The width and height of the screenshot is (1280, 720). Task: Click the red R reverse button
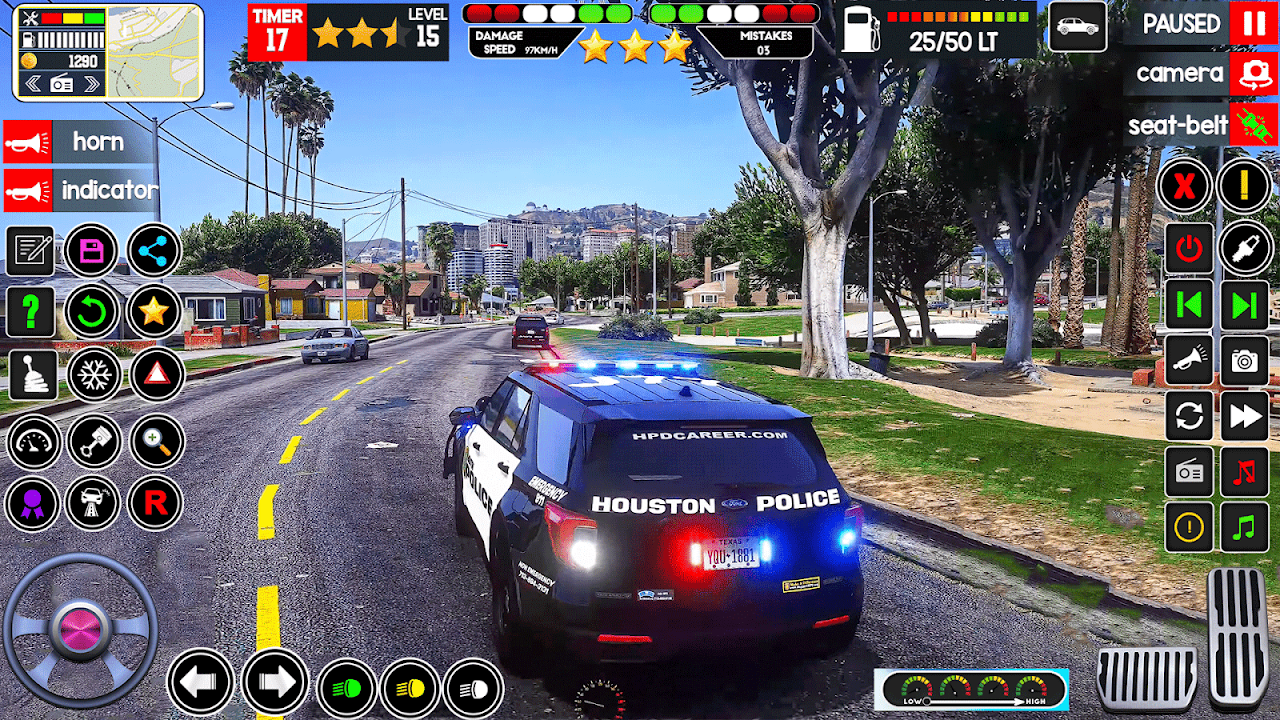155,502
